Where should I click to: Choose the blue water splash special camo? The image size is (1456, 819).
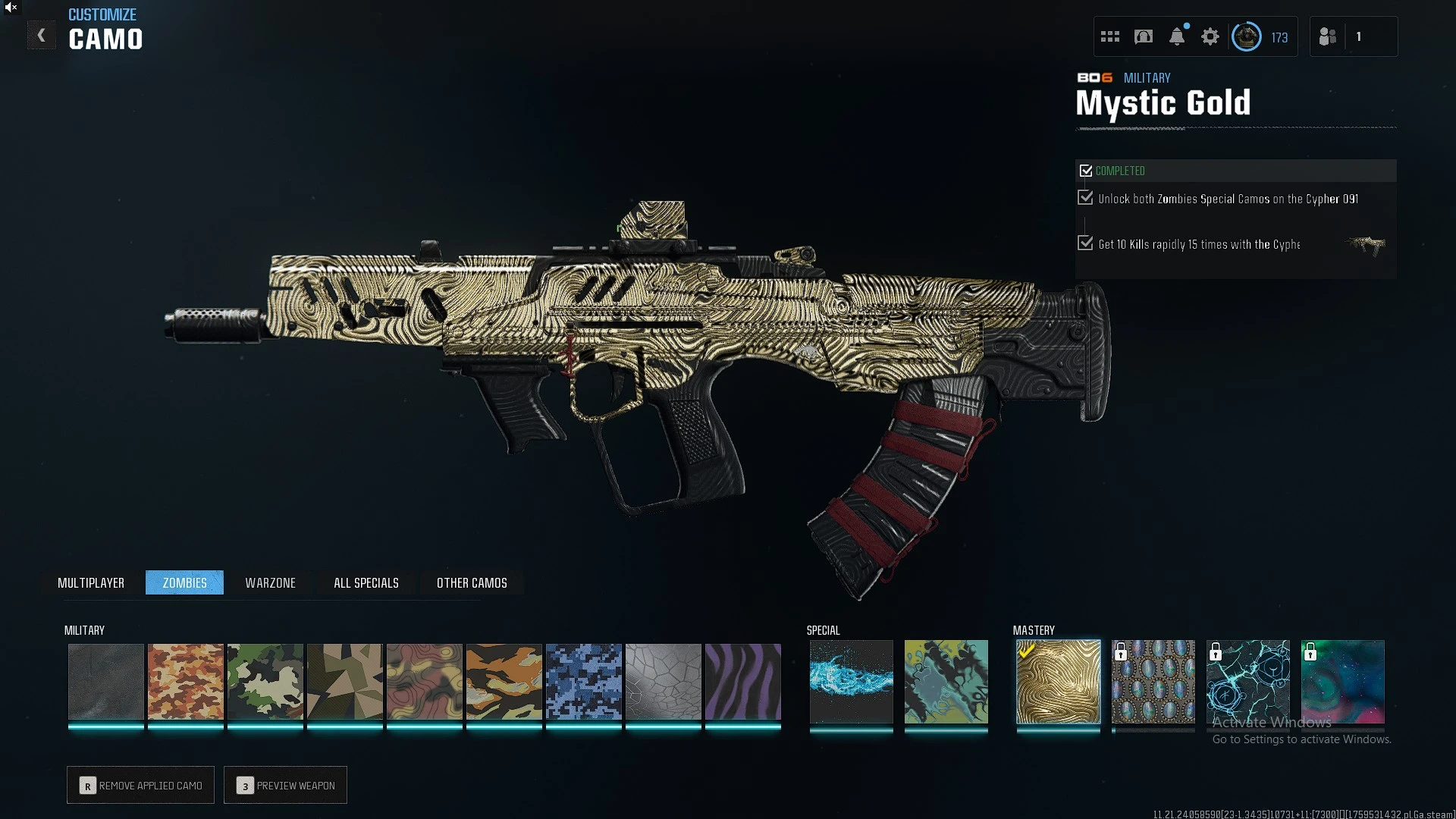pos(851,682)
